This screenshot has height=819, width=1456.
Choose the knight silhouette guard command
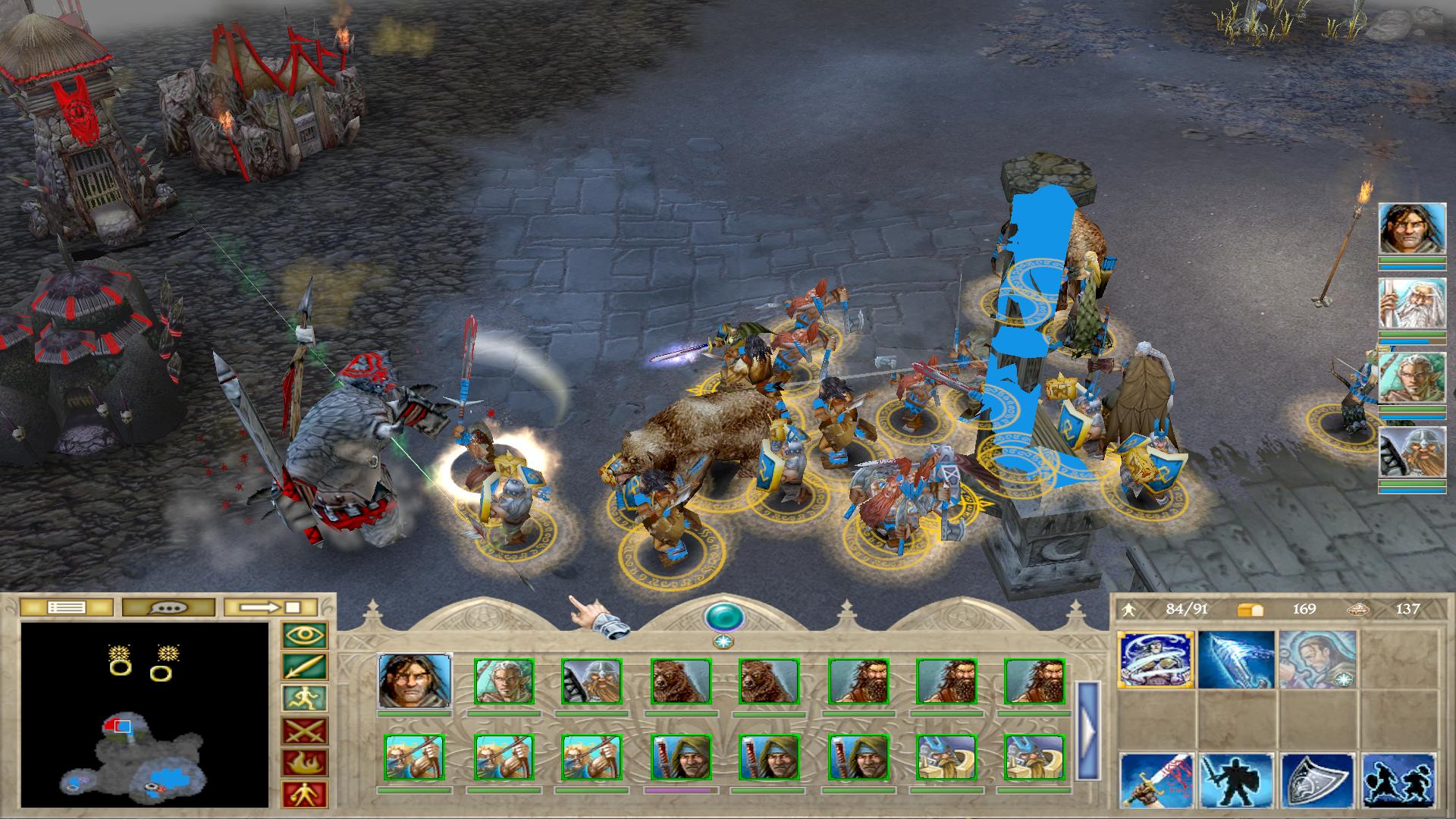tap(1236, 781)
